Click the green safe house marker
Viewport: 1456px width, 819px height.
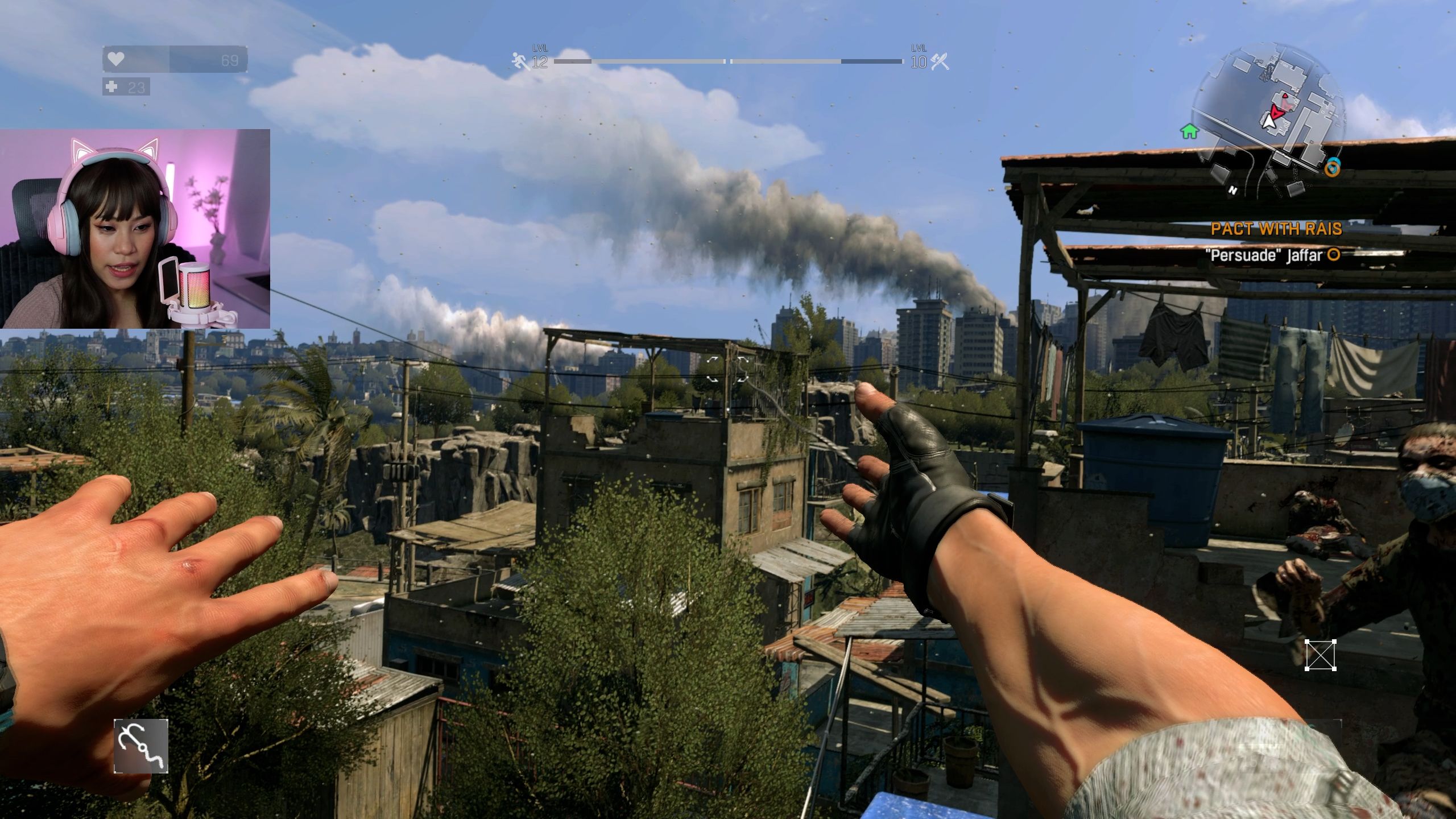pyautogui.click(x=1189, y=132)
